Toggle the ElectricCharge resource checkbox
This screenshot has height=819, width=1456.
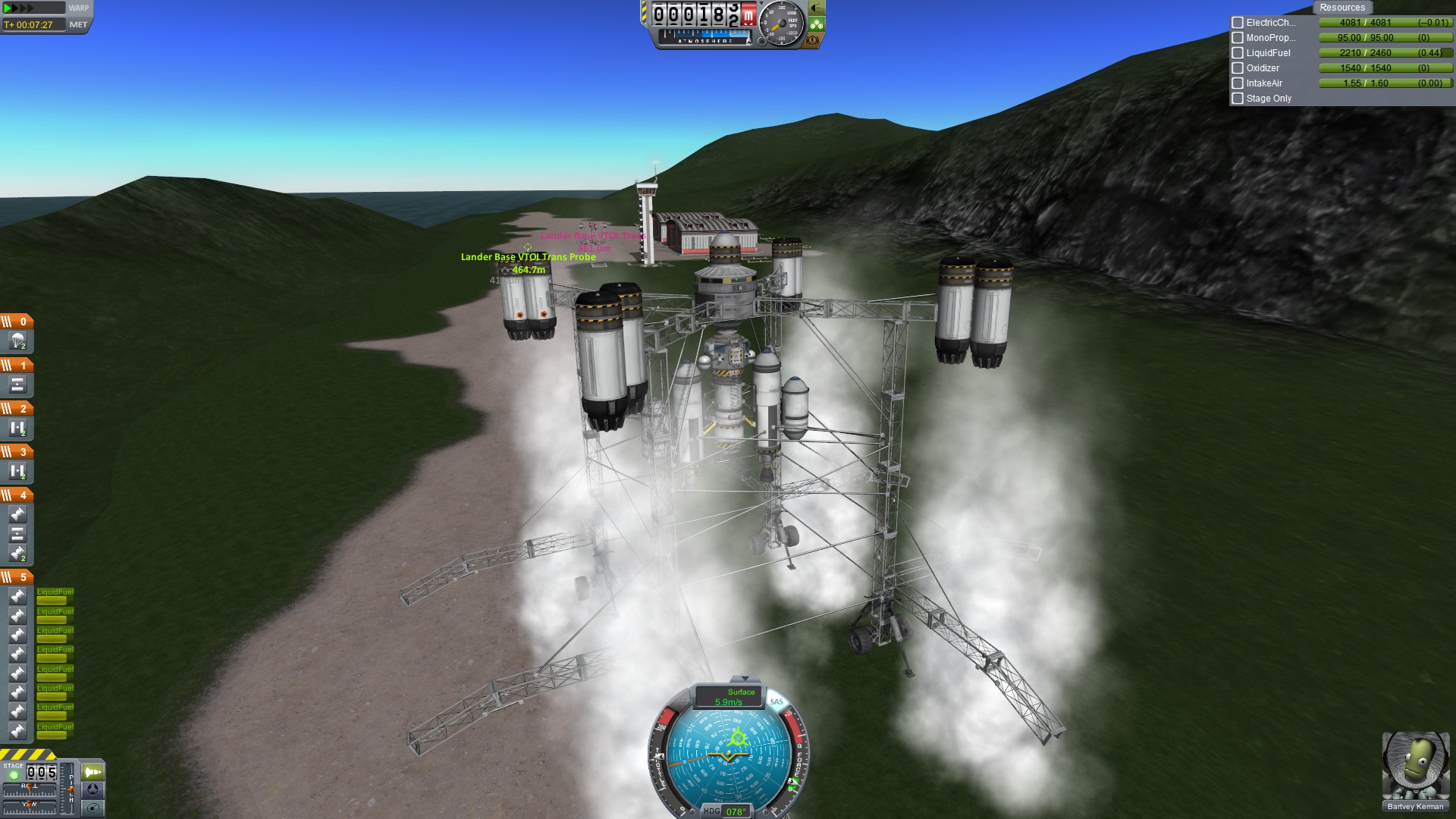[x=1238, y=23]
